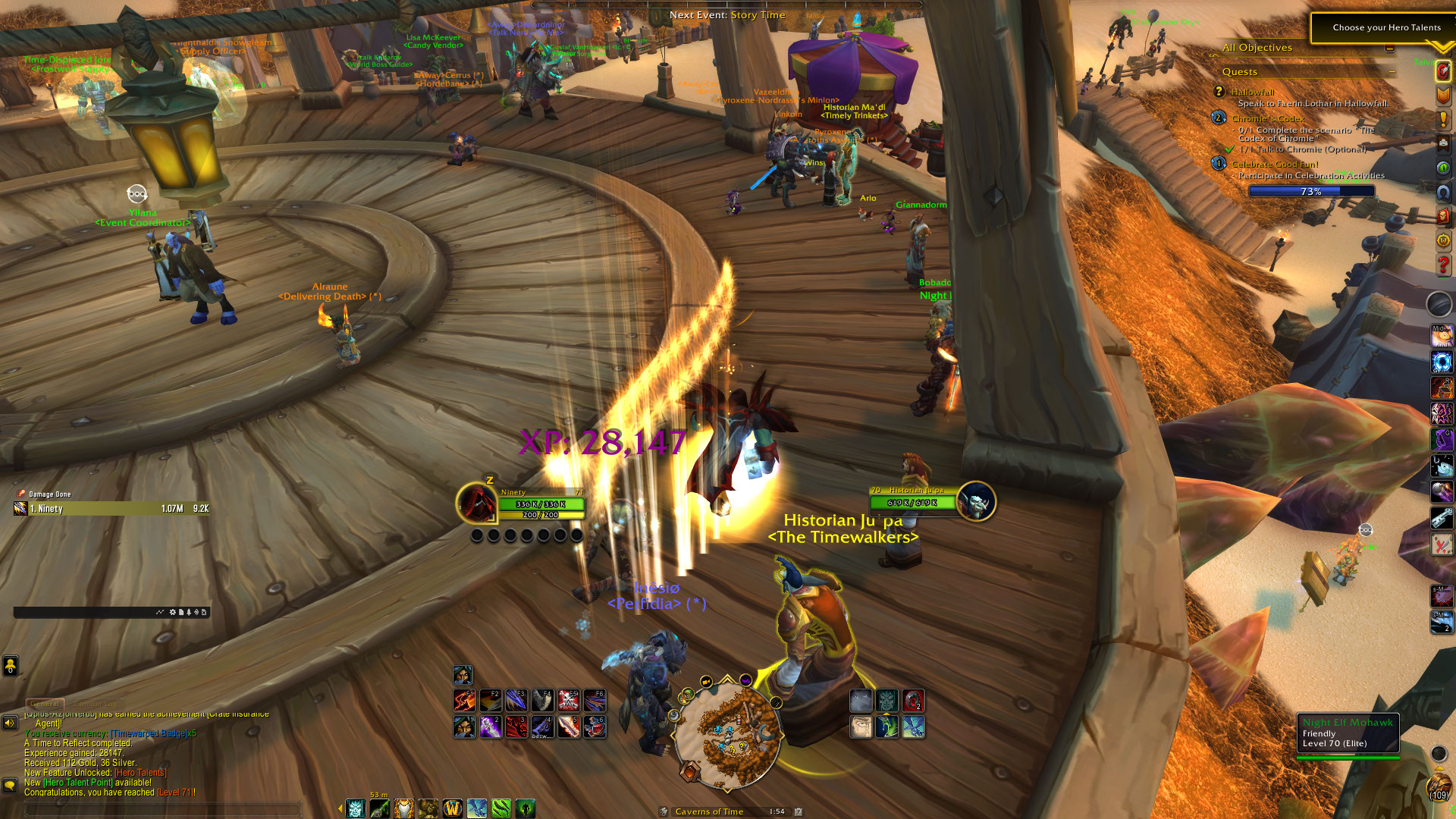Click the World of Warcraft logo bottom icon
The height and width of the screenshot is (819, 1456).
click(453, 808)
